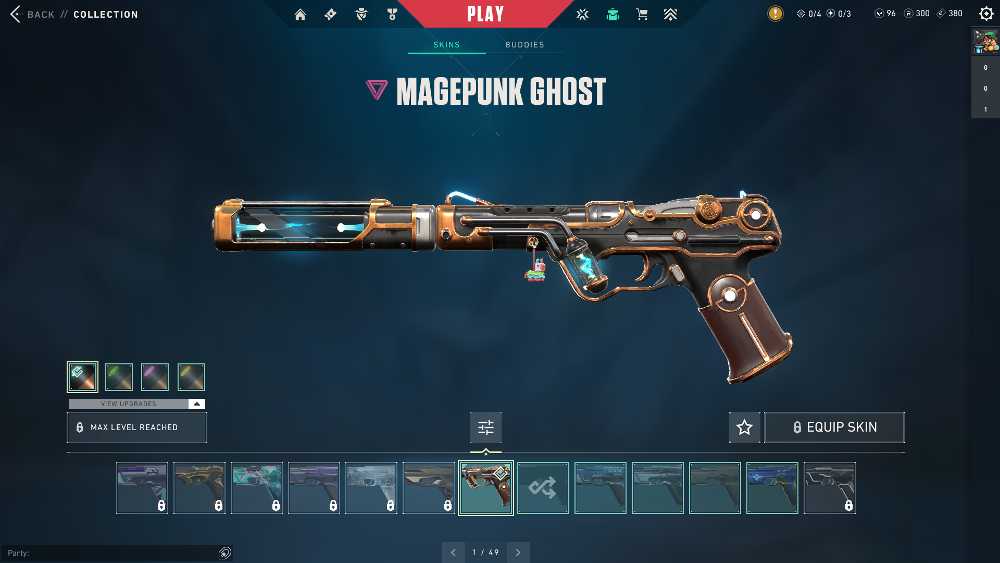Choose the purple color variant swatch
This screenshot has width=1000, height=563.
click(x=155, y=377)
